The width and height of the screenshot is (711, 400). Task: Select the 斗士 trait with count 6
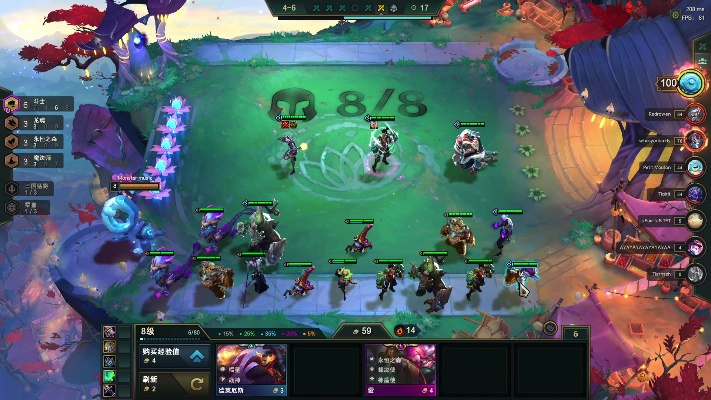(40, 103)
